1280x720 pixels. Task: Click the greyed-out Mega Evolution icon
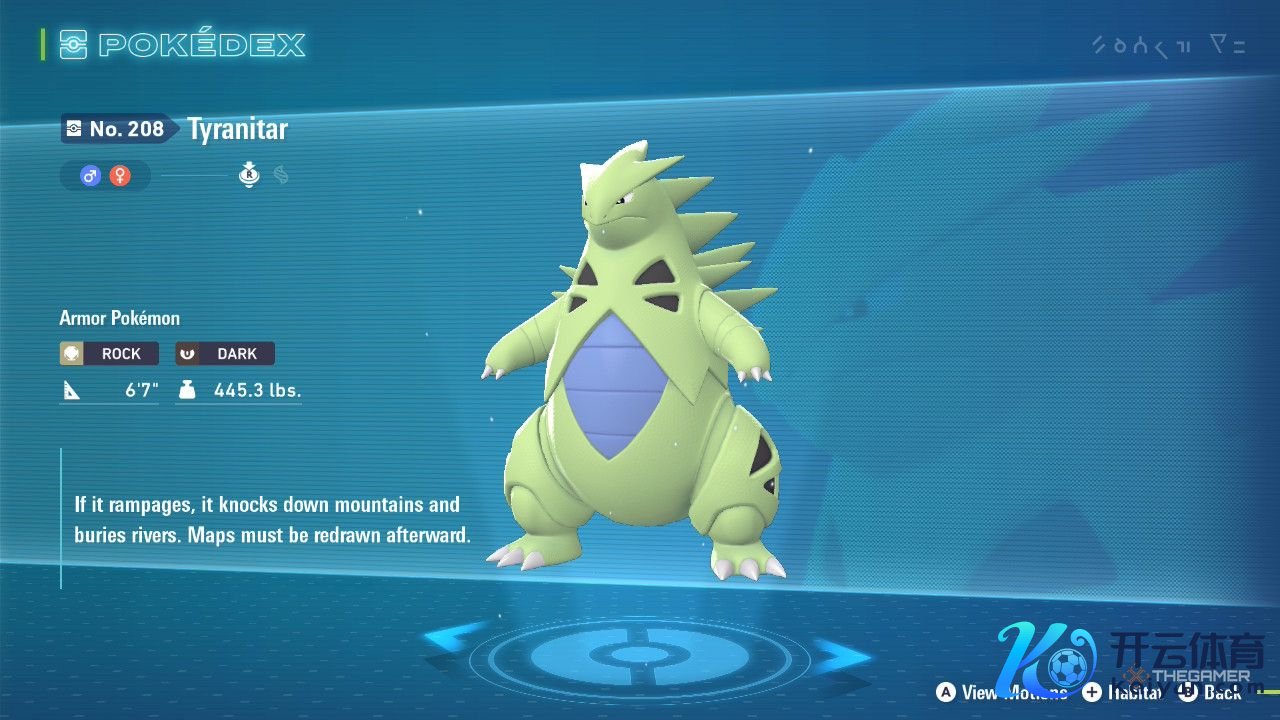coord(281,176)
